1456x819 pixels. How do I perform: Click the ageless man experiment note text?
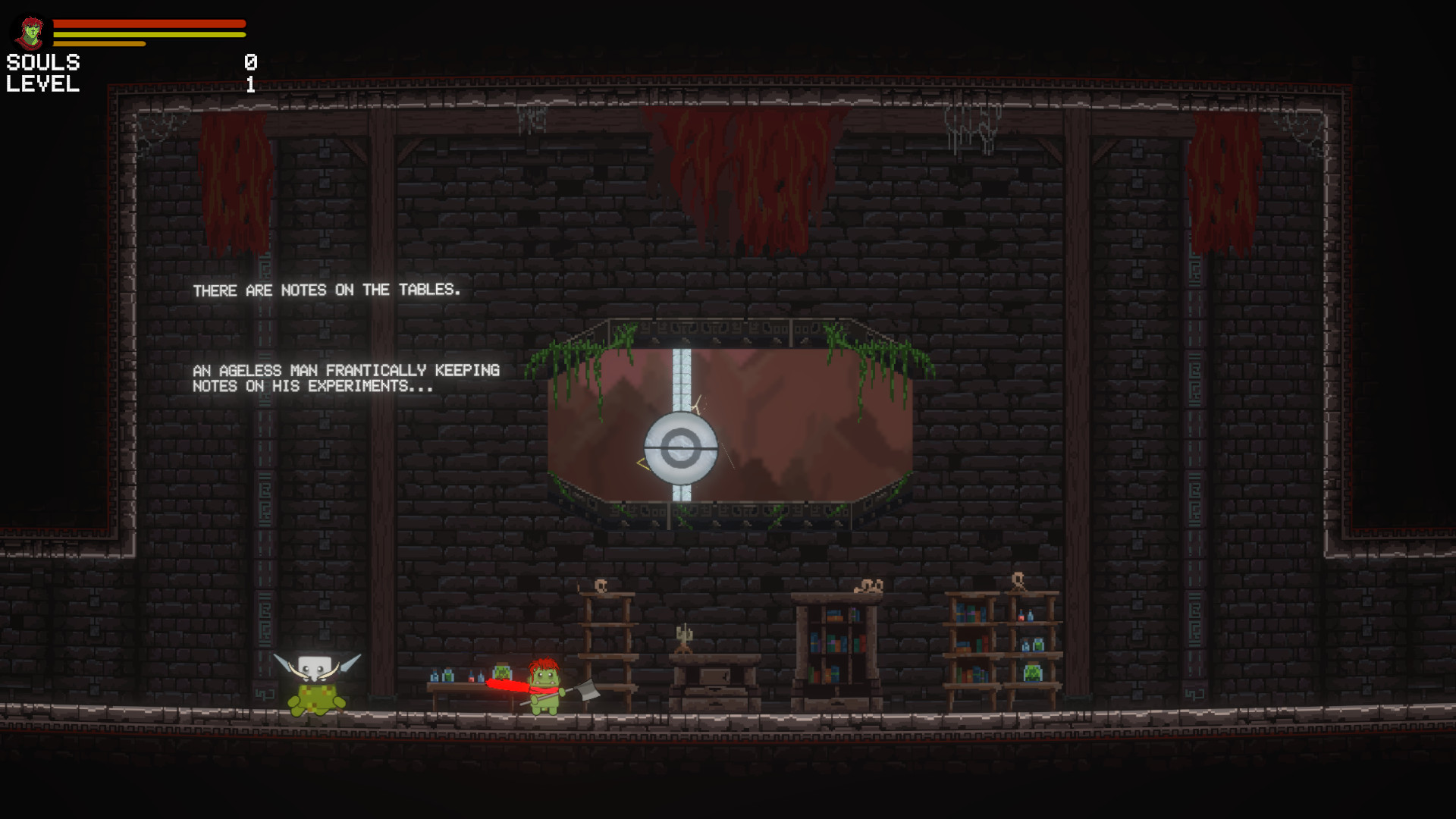(346, 378)
